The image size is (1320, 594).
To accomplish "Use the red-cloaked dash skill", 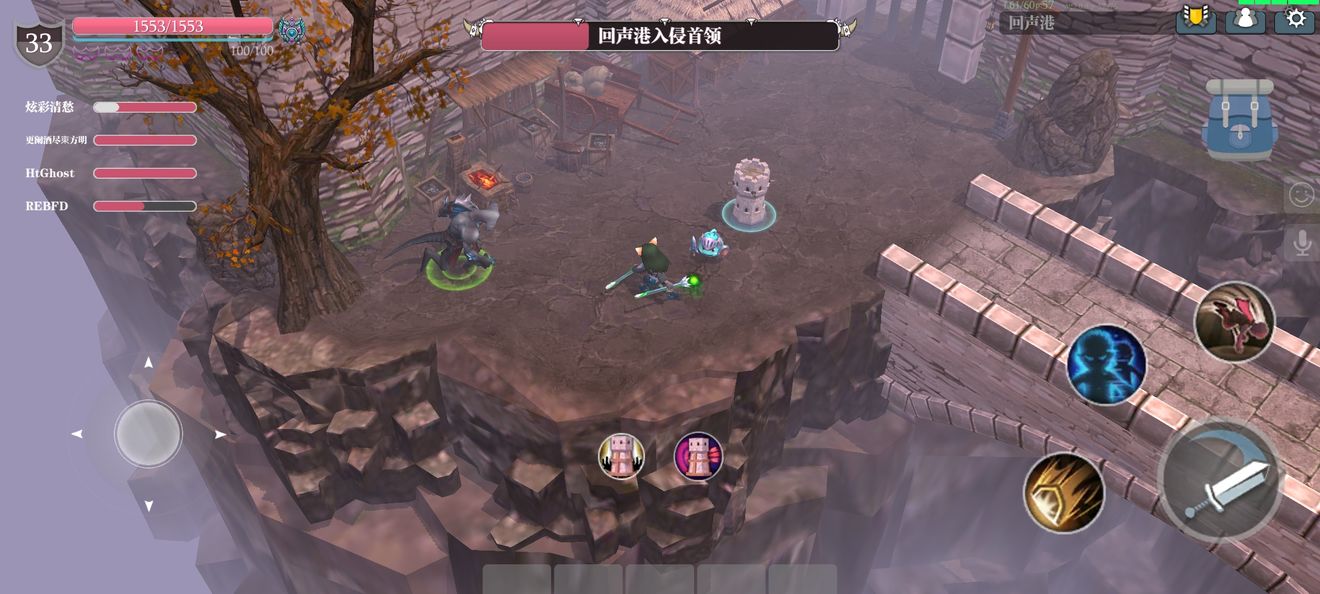I will click(1234, 321).
